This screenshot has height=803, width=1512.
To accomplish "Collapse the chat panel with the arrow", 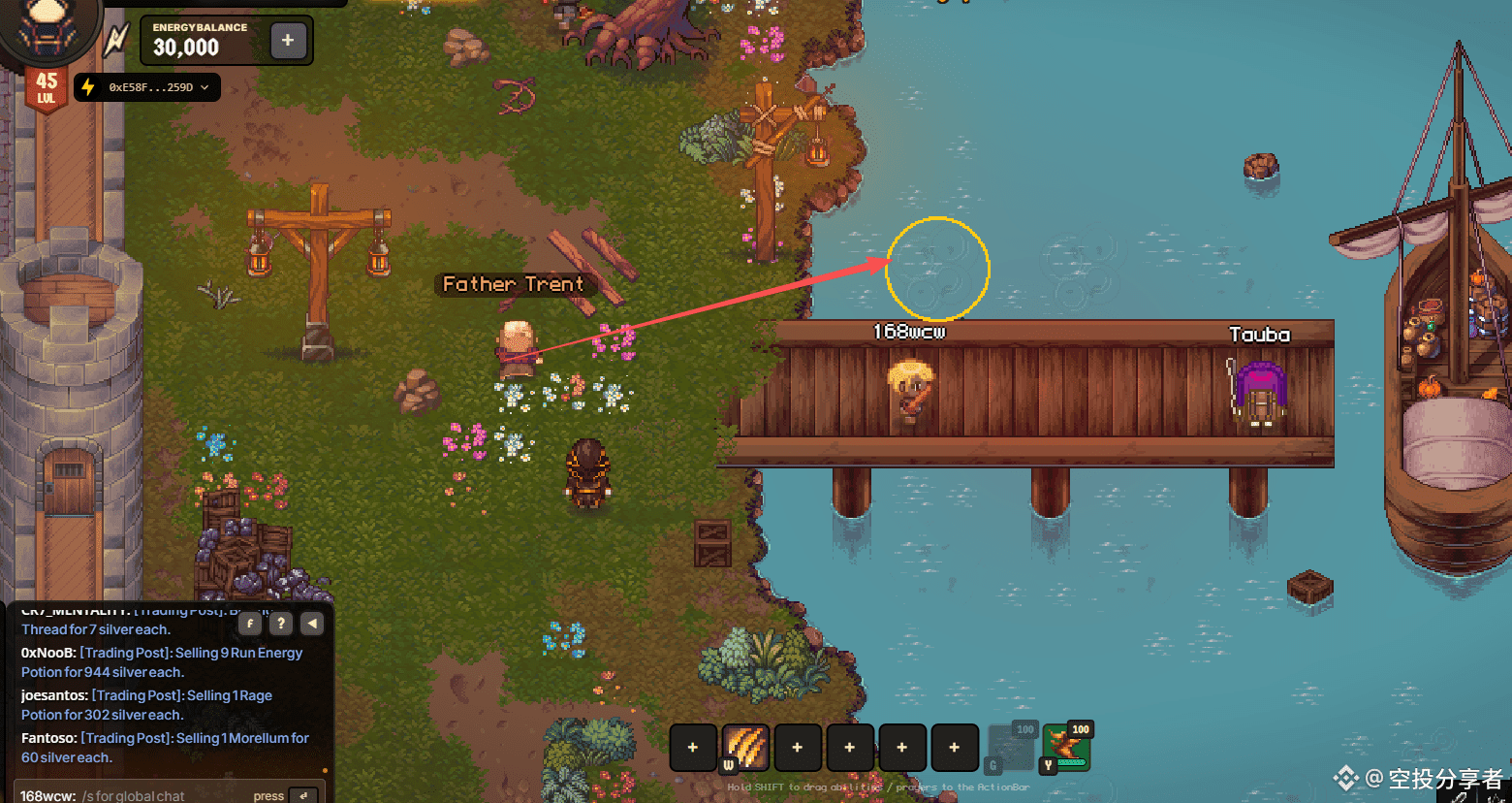I will (x=312, y=624).
